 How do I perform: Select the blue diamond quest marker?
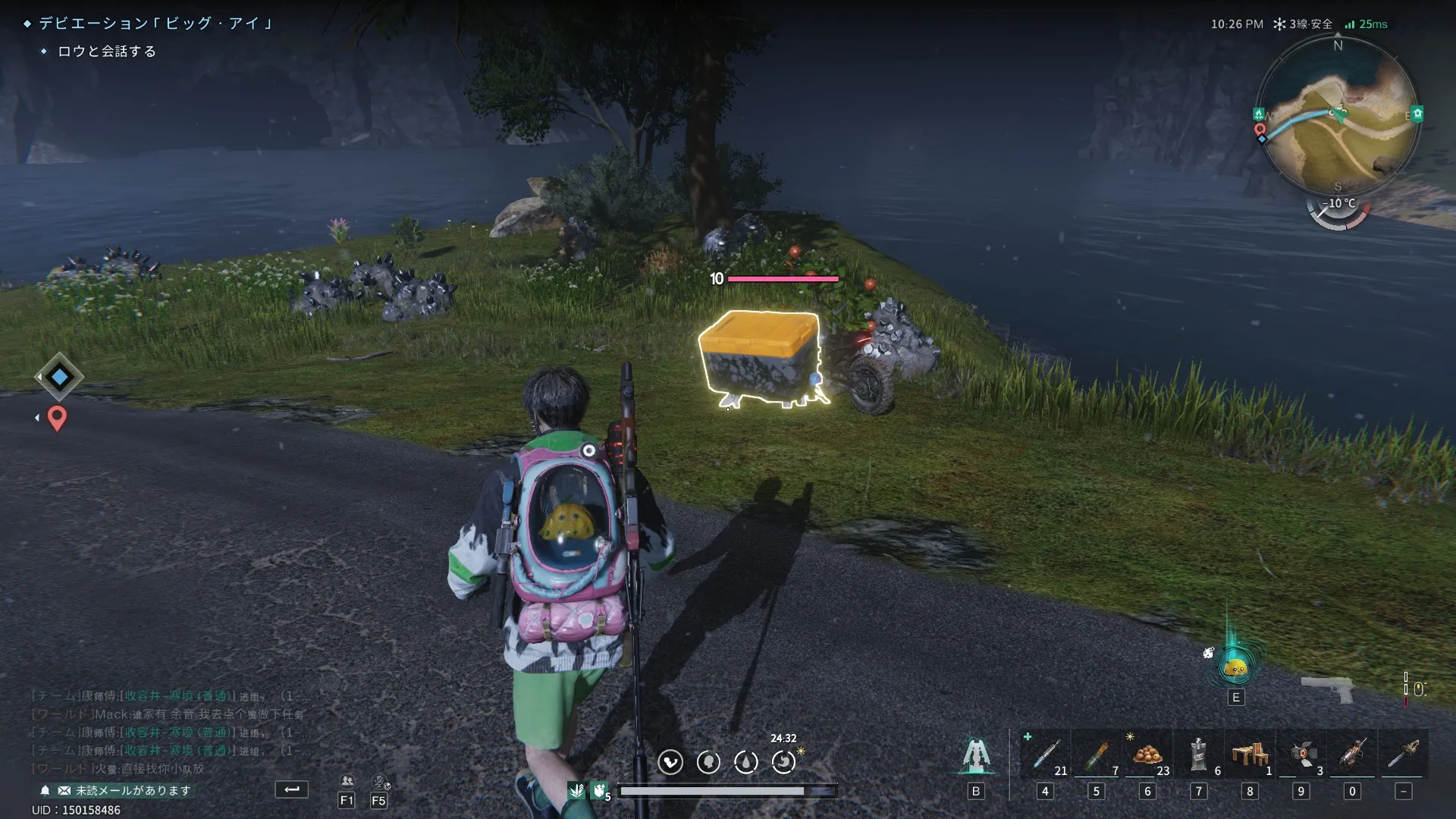[59, 377]
